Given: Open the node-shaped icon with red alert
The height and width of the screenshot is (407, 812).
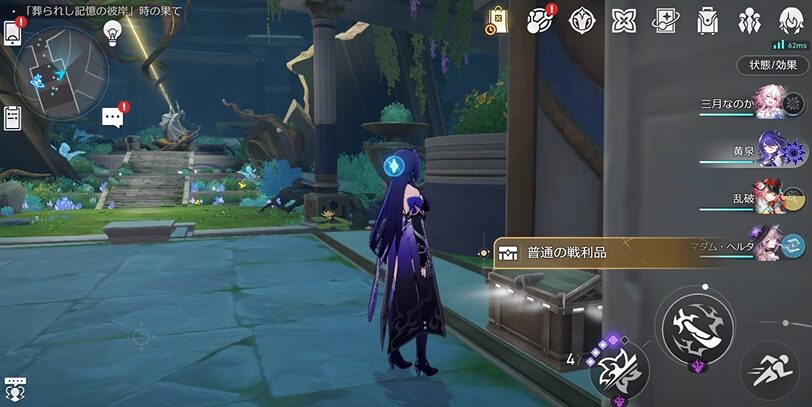Looking at the screenshot, I should click(x=541, y=20).
